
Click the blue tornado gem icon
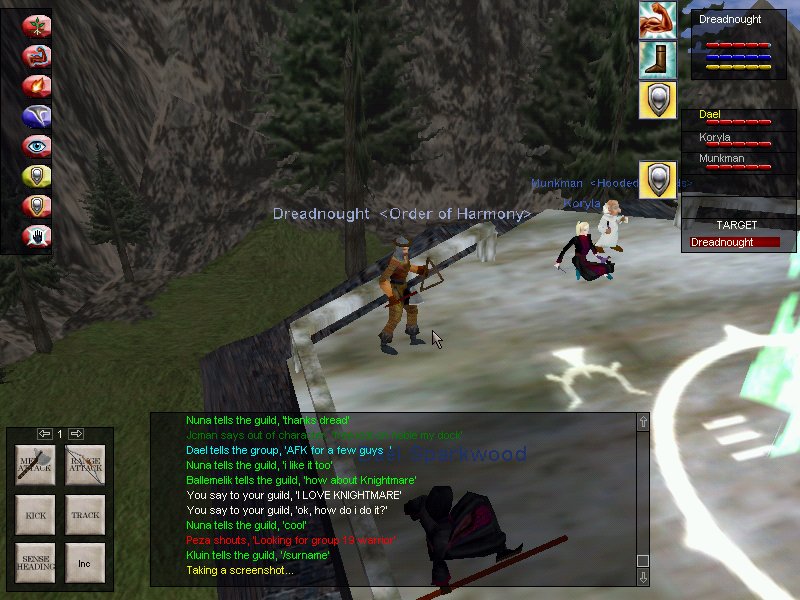point(36,116)
